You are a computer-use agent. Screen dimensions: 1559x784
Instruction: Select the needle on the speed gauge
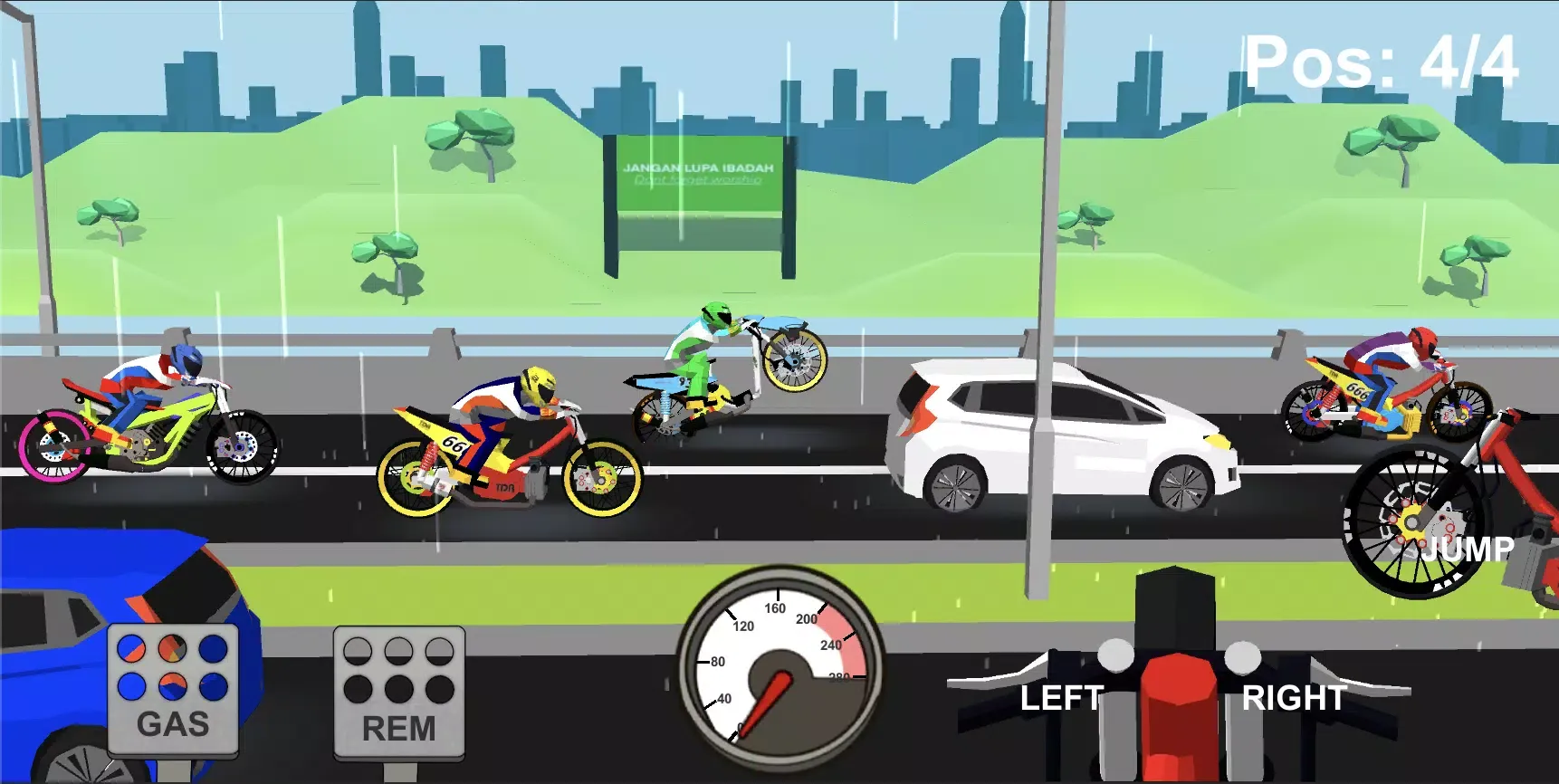pyautogui.click(x=765, y=702)
